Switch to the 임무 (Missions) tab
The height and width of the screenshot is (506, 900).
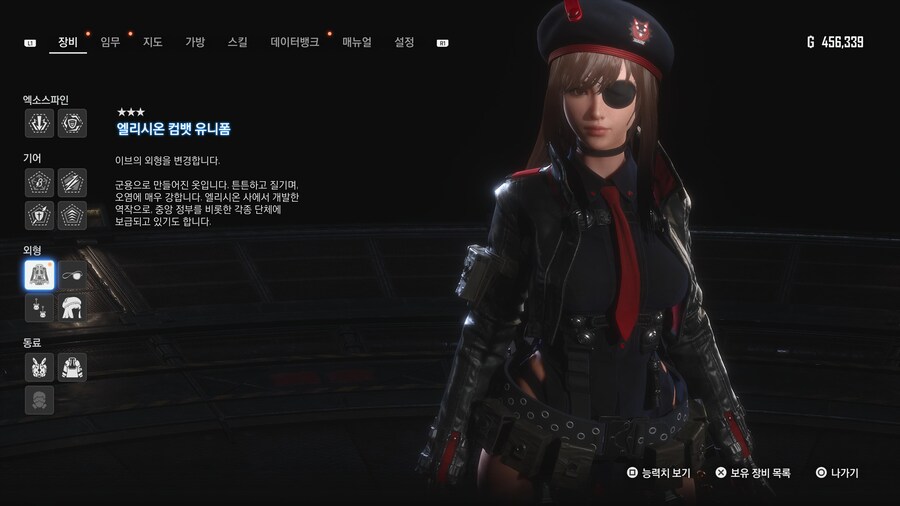pos(110,42)
